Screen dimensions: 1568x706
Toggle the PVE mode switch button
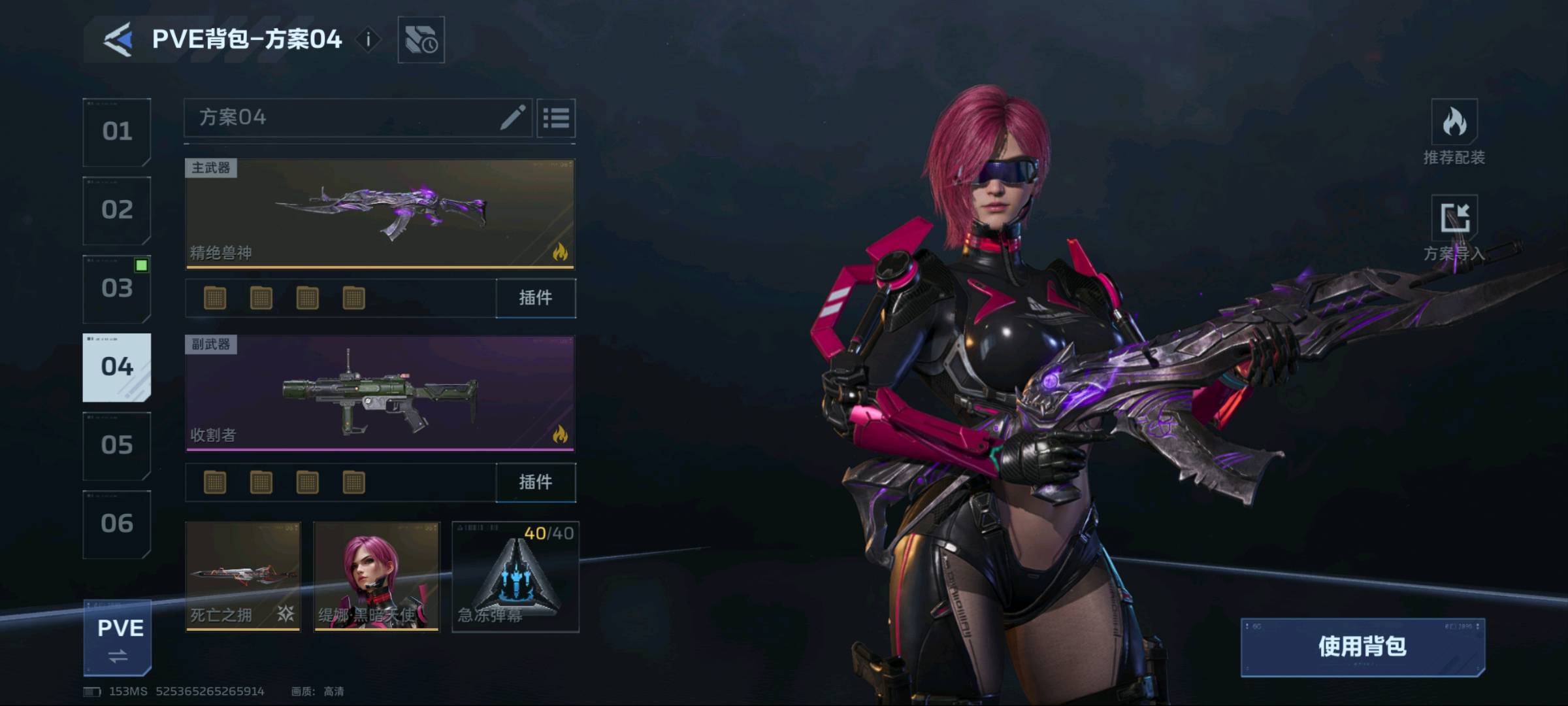pyautogui.click(x=118, y=638)
